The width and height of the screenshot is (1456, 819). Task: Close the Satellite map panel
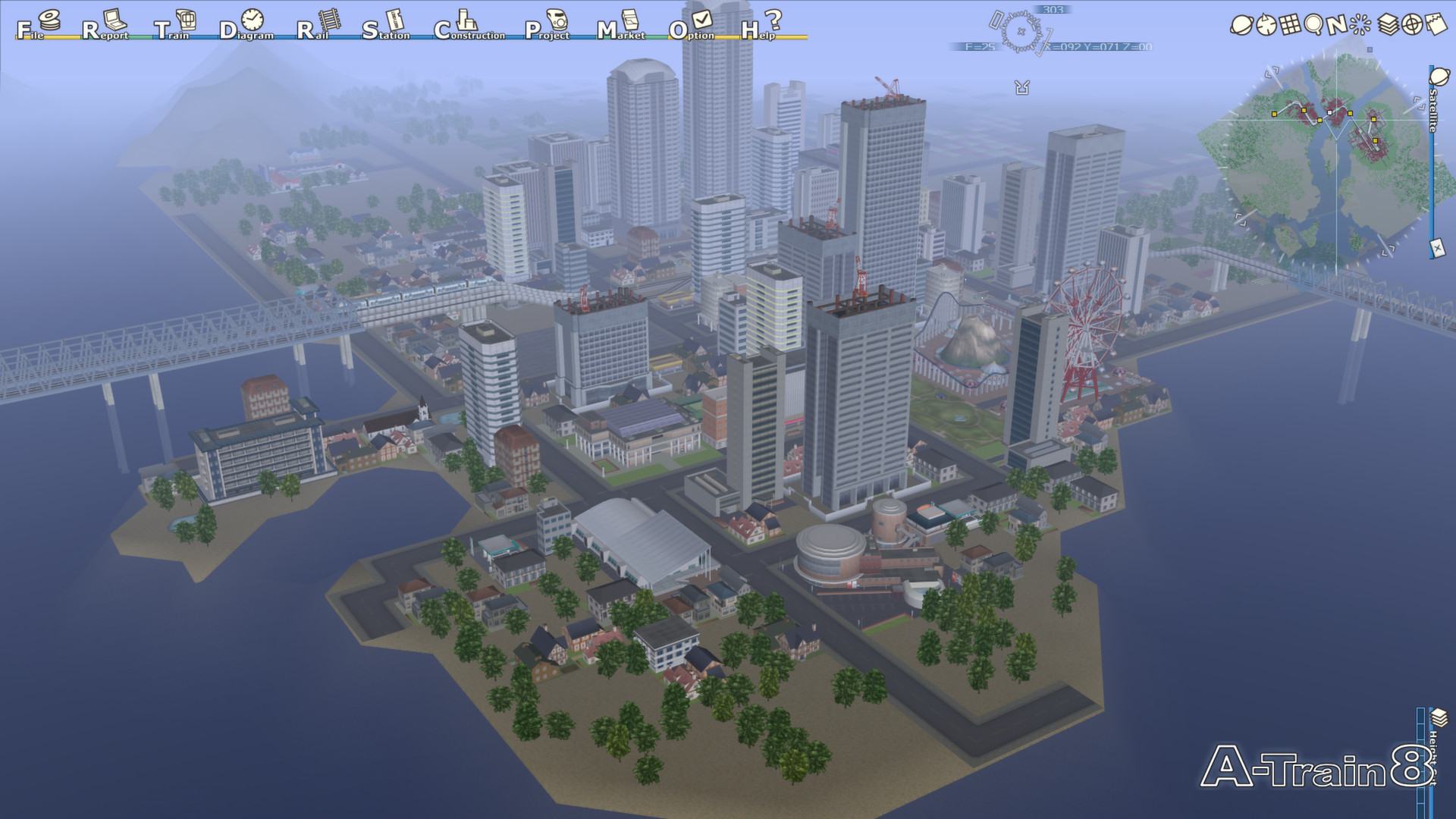1436,247
